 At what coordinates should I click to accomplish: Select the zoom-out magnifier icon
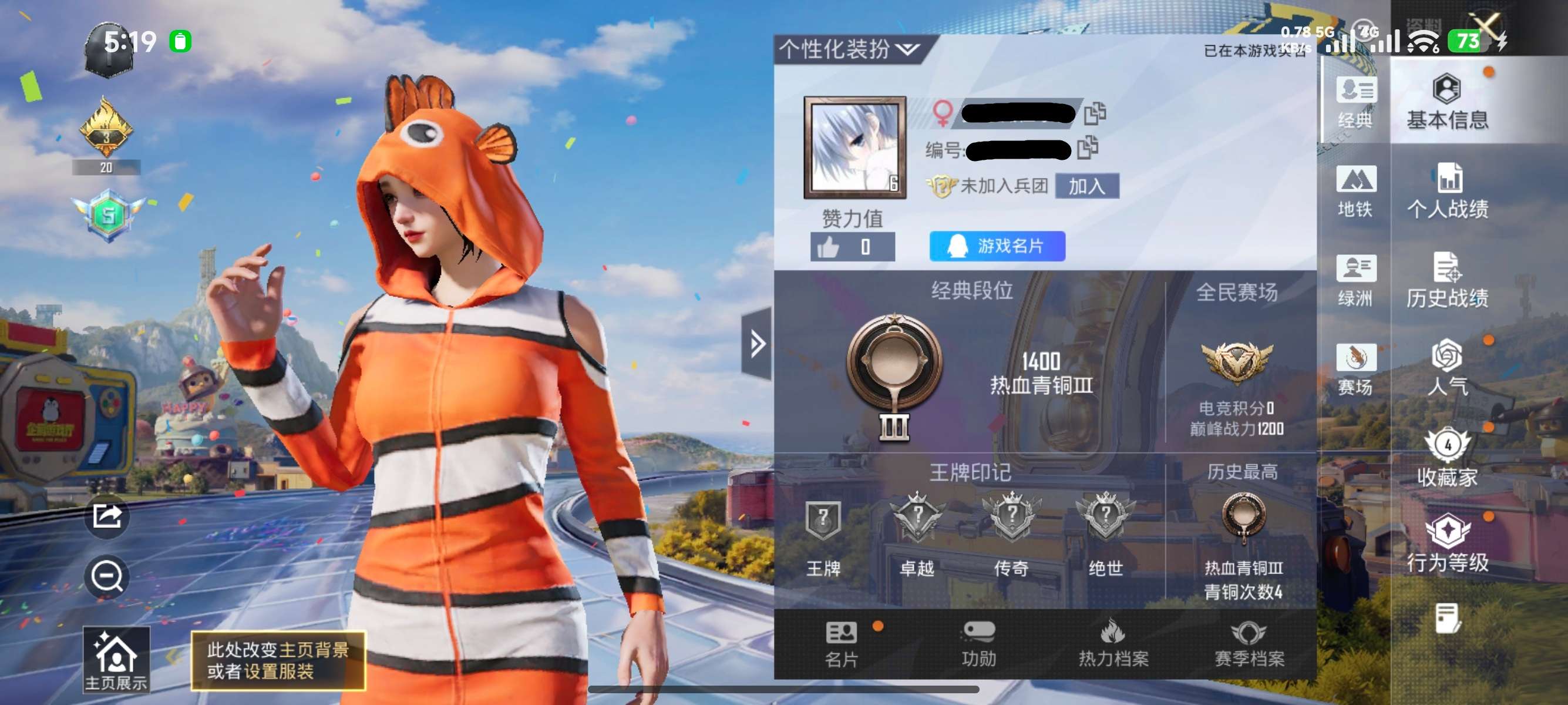pyautogui.click(x=106, y=573)
